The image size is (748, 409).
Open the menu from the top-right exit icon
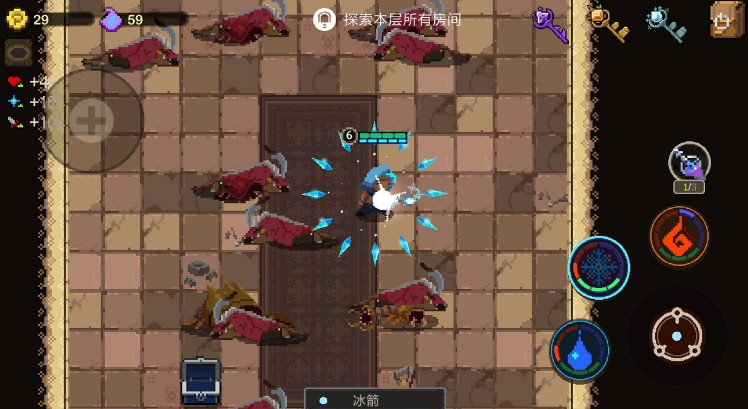(727, 19)
